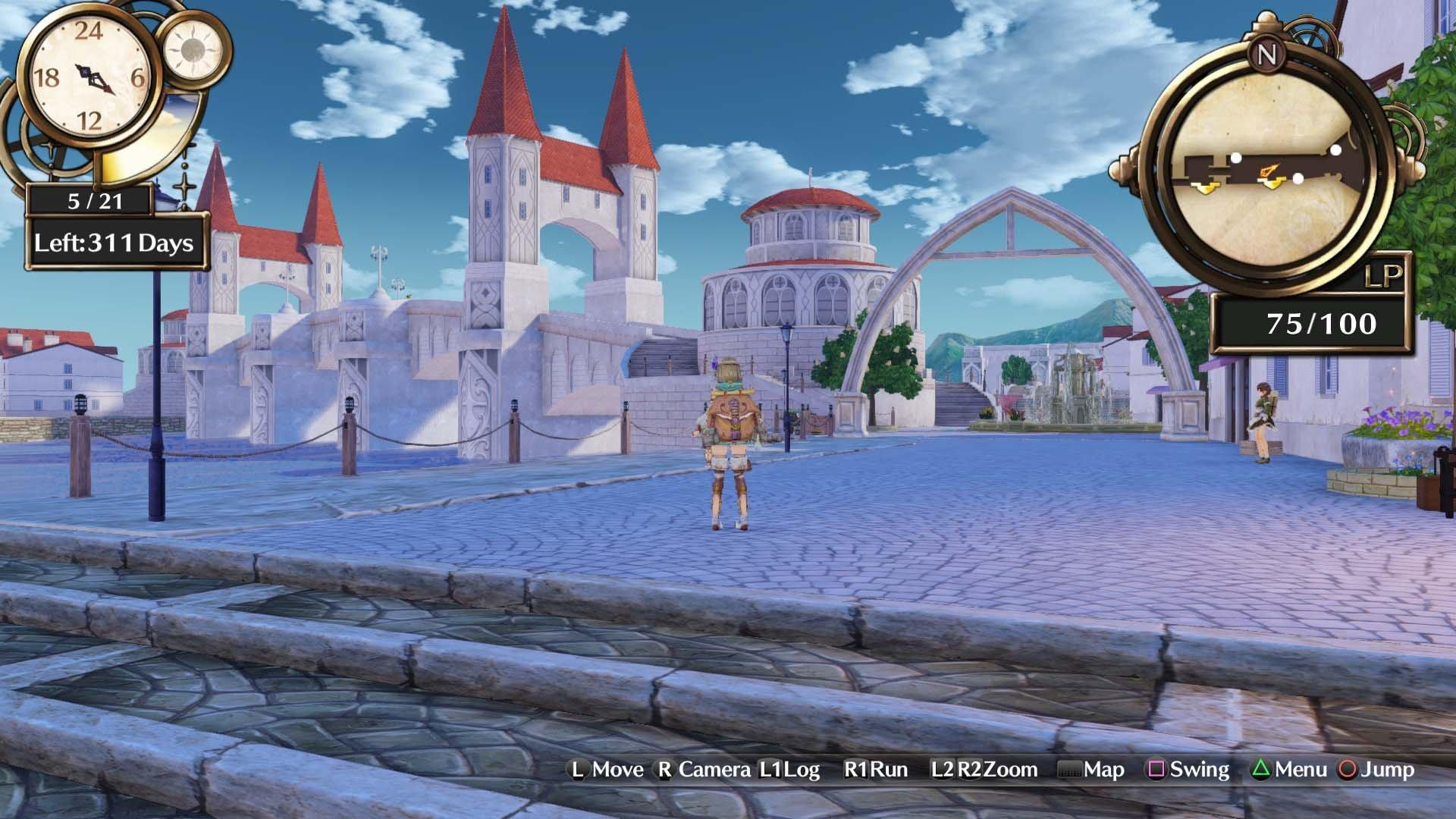Screen dimensions: 1456x819
Task: Click the Left:311 Days panel
Action: pyautogui.click(x=114, y=243)
